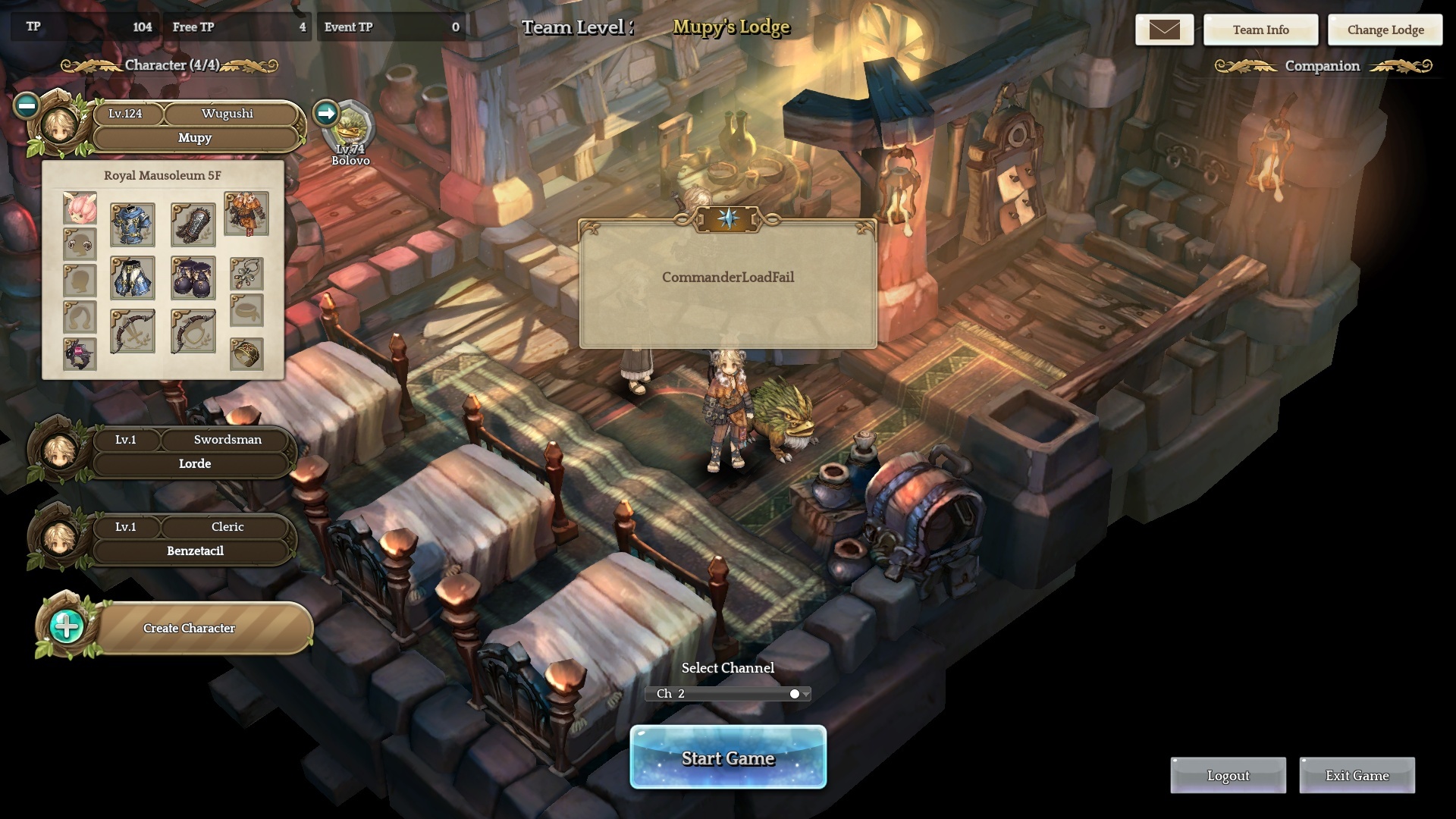Collapse Mupy's equipment panel with minus button

pos(27,105)
